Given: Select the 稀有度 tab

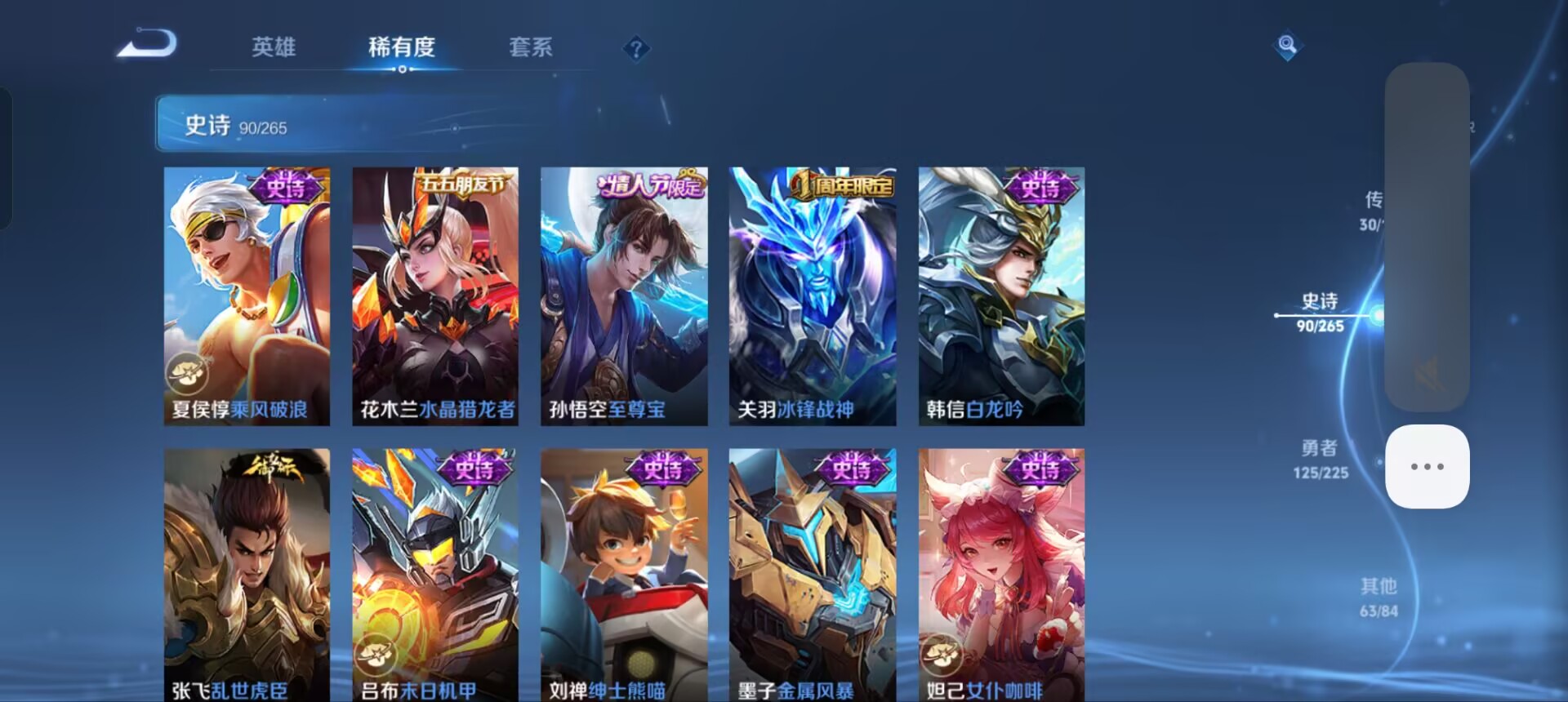Looking at the screenshot, I should tap(401, 49).
